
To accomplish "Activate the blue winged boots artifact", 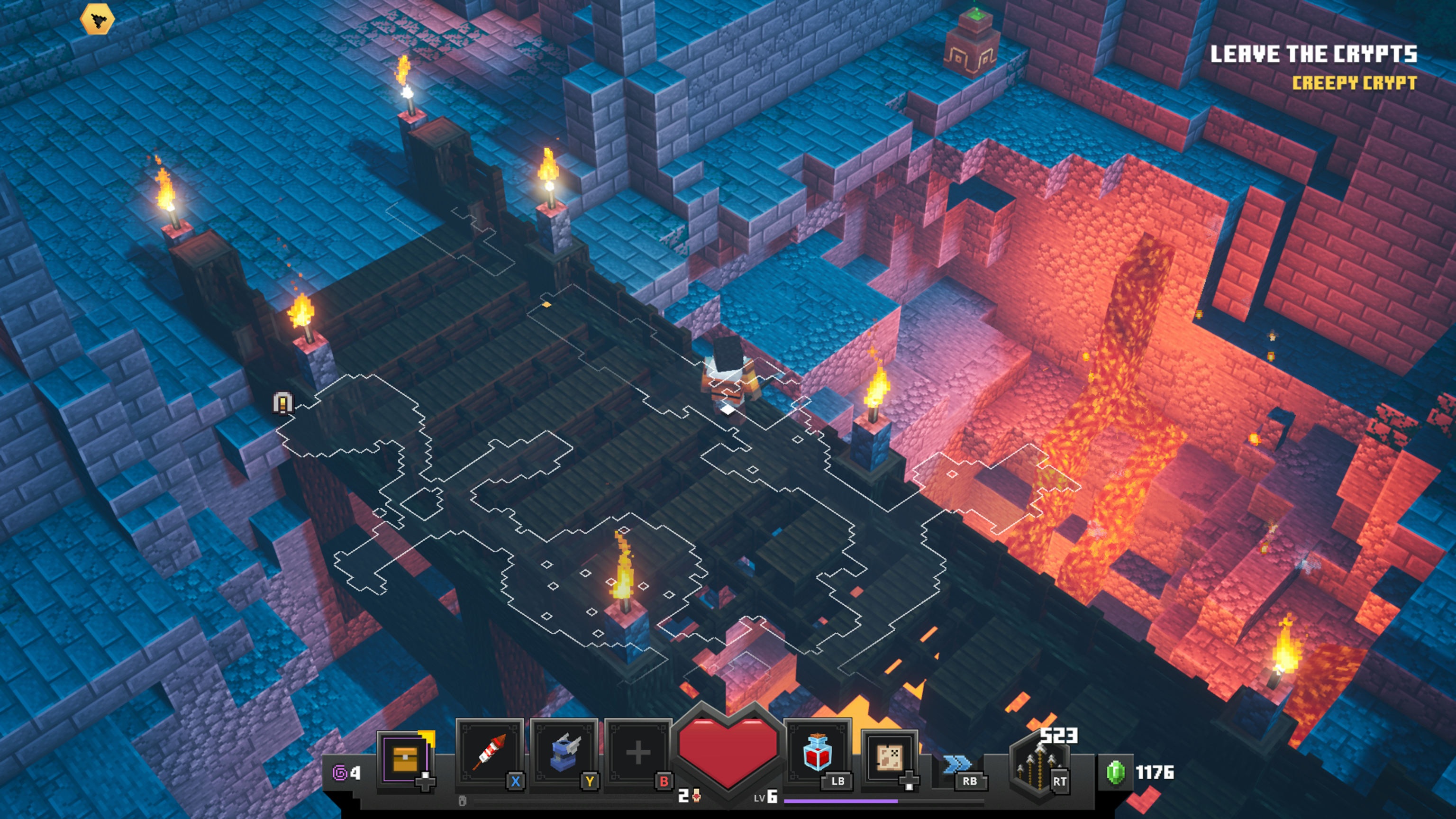I will pos(563,753).
